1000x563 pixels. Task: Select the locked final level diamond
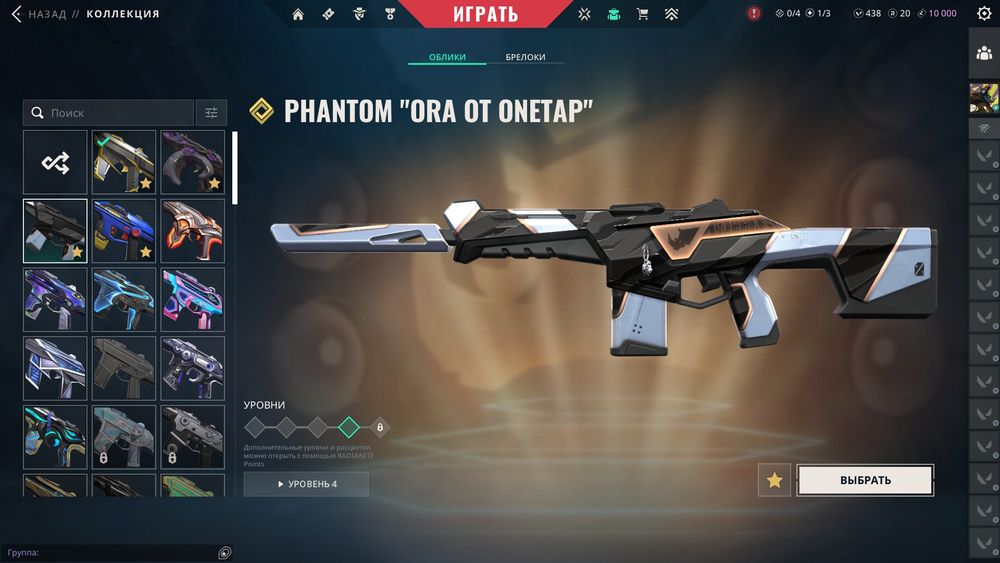click(380, 427)
